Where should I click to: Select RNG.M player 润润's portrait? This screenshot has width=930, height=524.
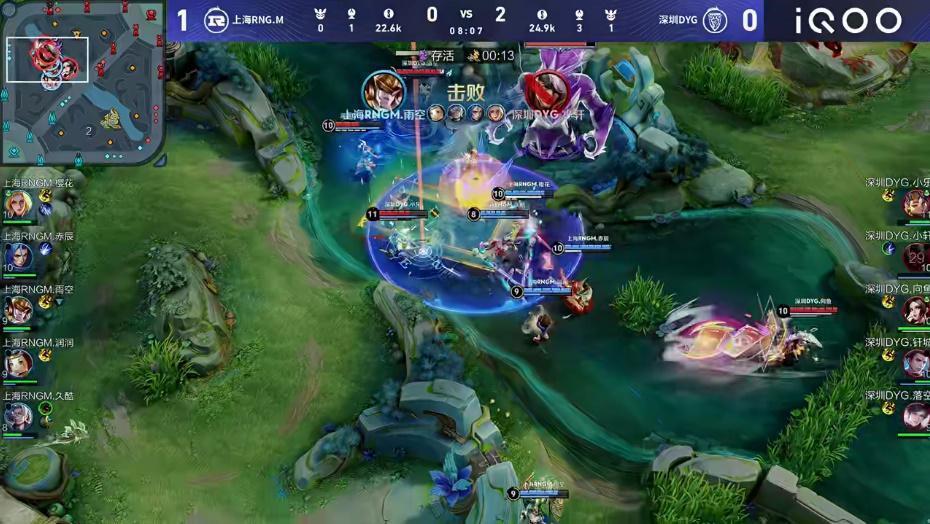[x=18, y=362]
